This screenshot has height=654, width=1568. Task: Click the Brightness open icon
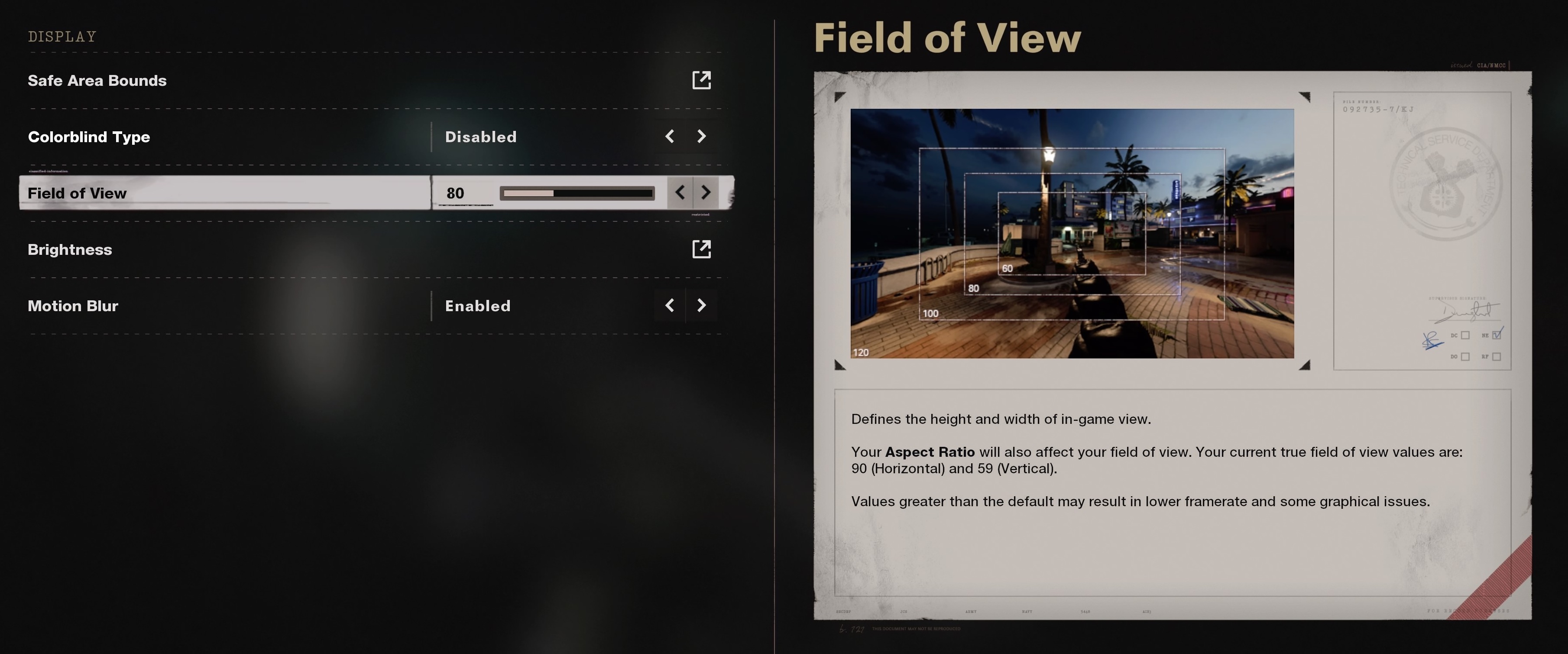point(701,249)
